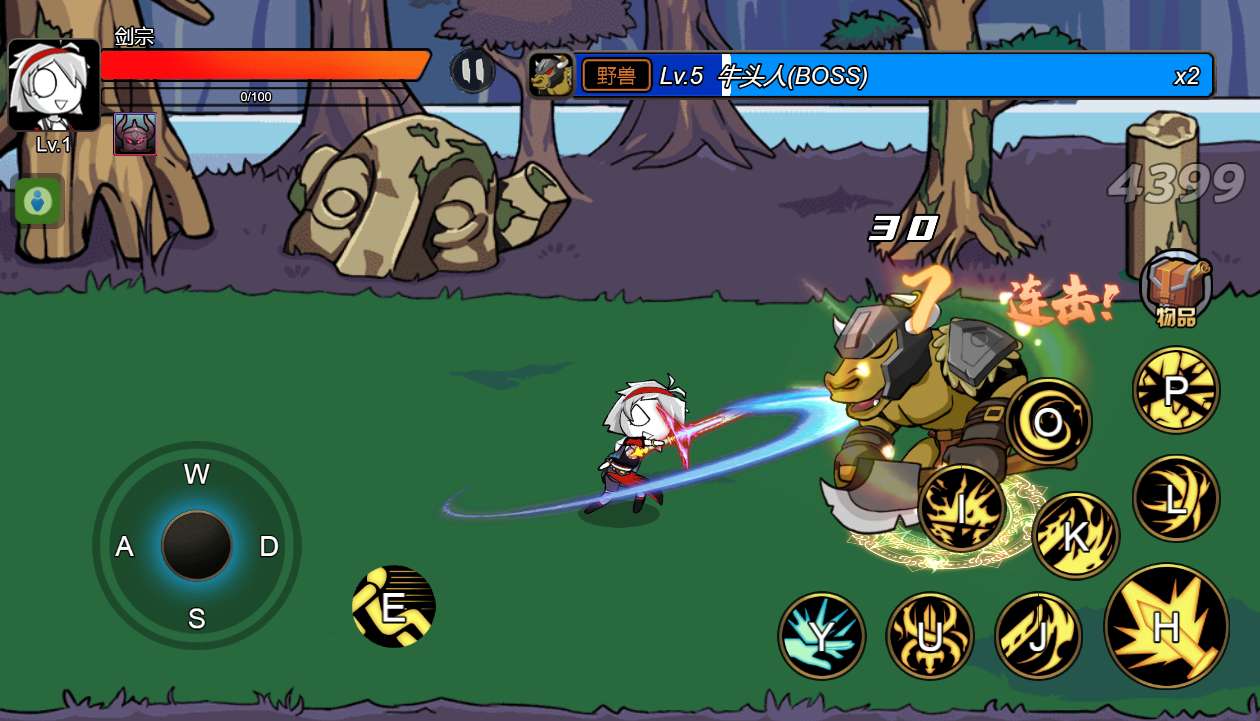Fire the O swirl skill
This screenshot has height=721, width=1260.
(x=1048, y=422)
